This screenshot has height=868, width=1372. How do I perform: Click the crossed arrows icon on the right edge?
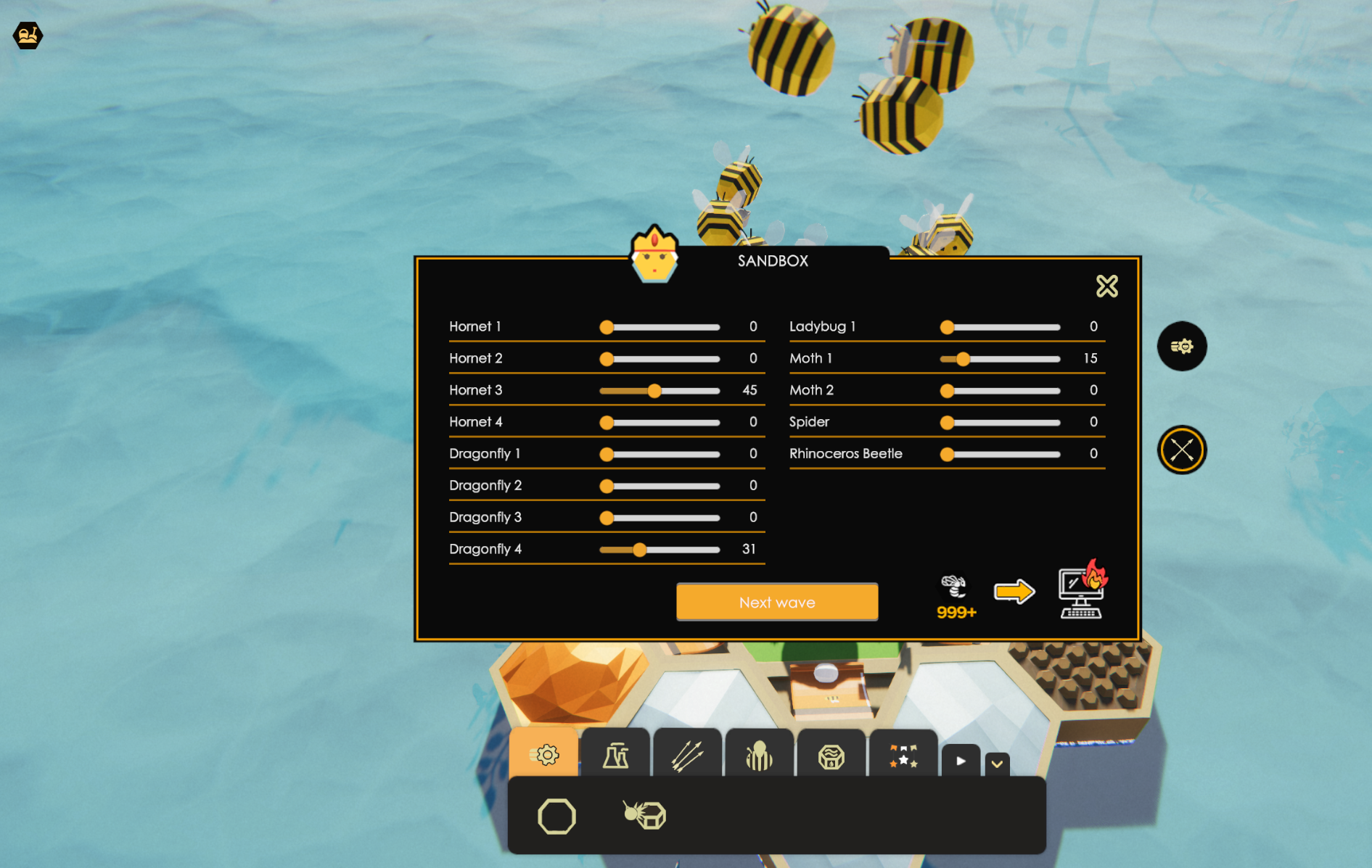tap(1182, 449)
